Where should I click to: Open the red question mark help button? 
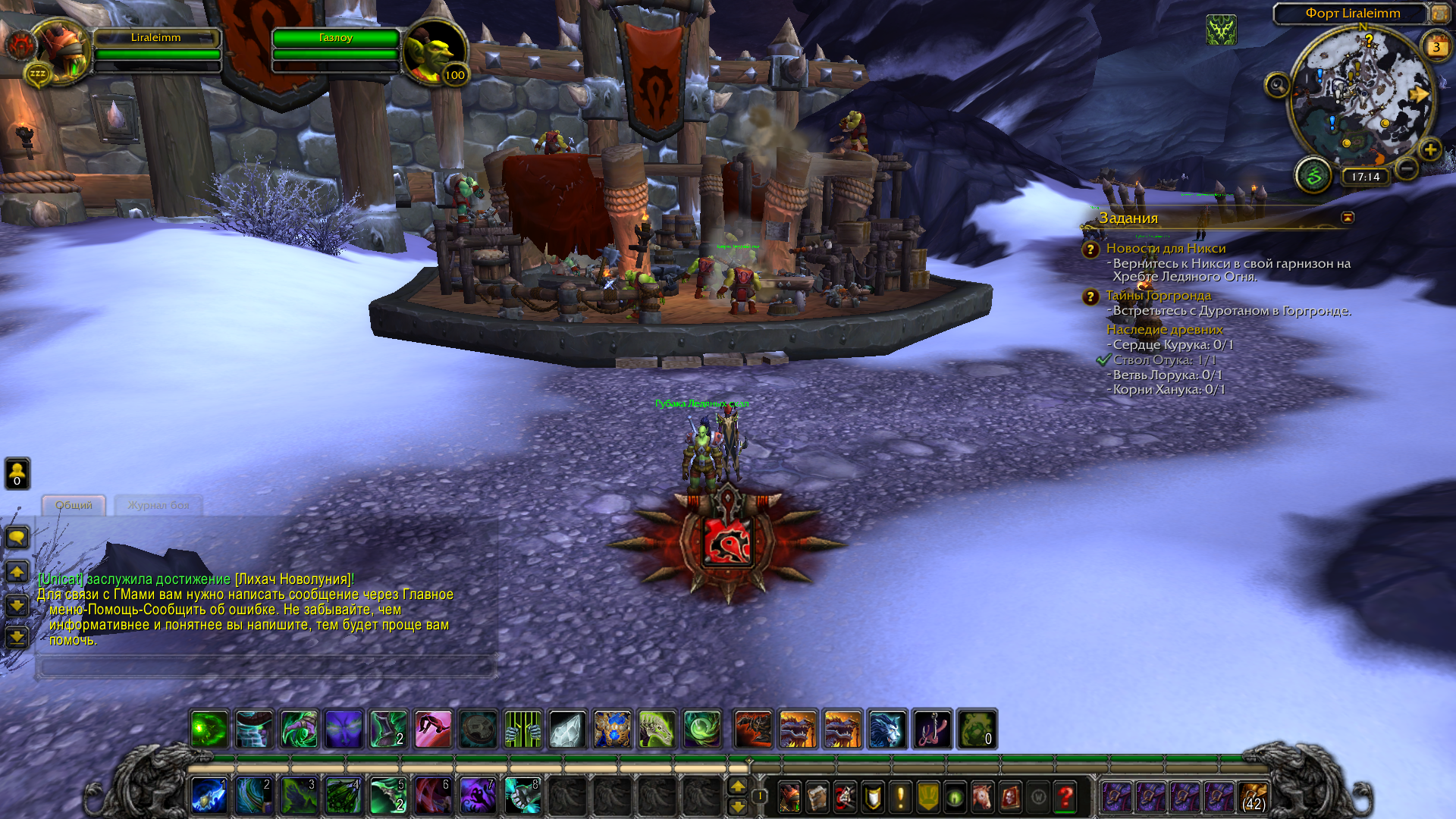click(1065, 797)
